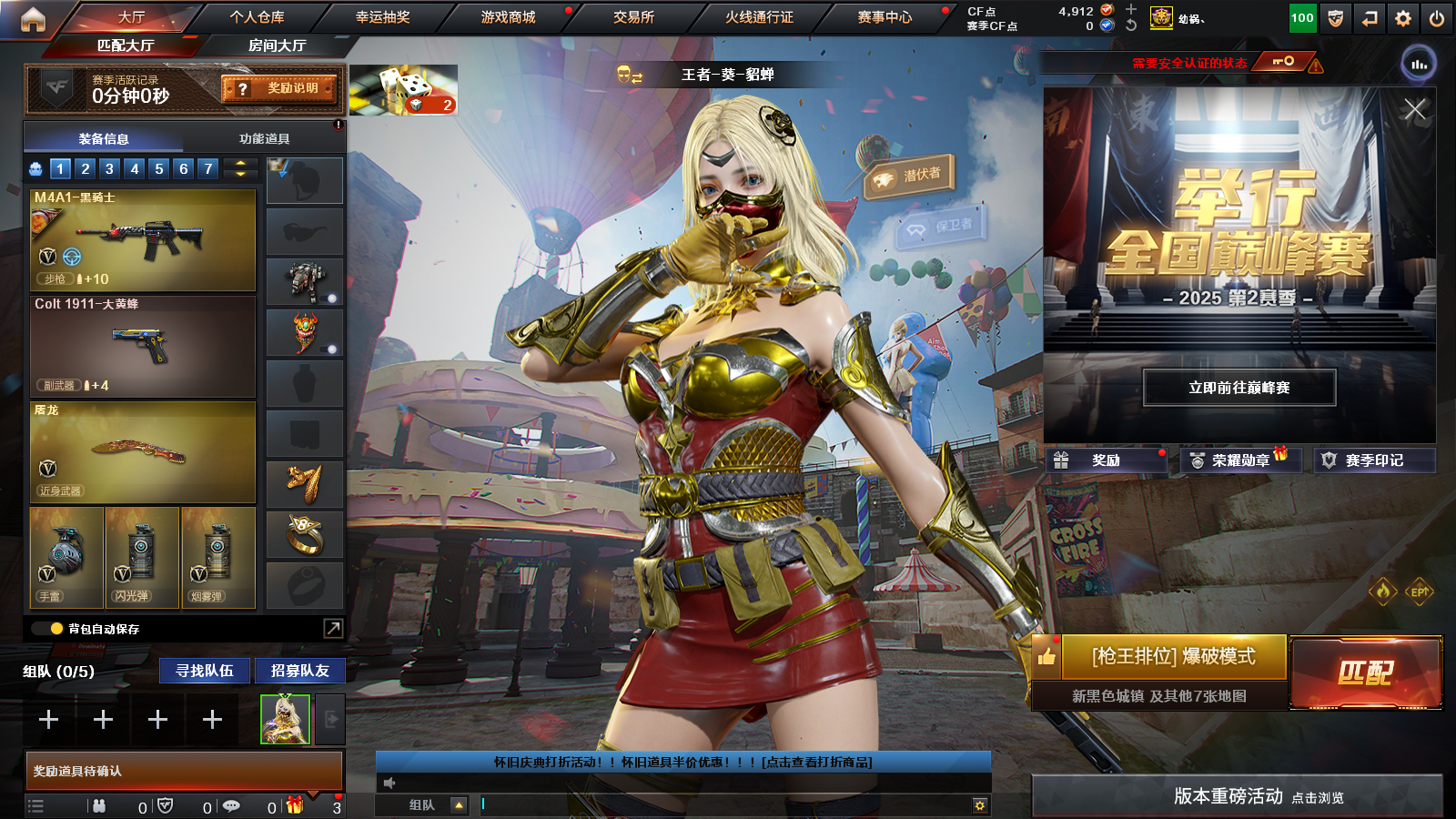Click the 招募队友 recruit button

pyautogui.click(x=299, y=671)
